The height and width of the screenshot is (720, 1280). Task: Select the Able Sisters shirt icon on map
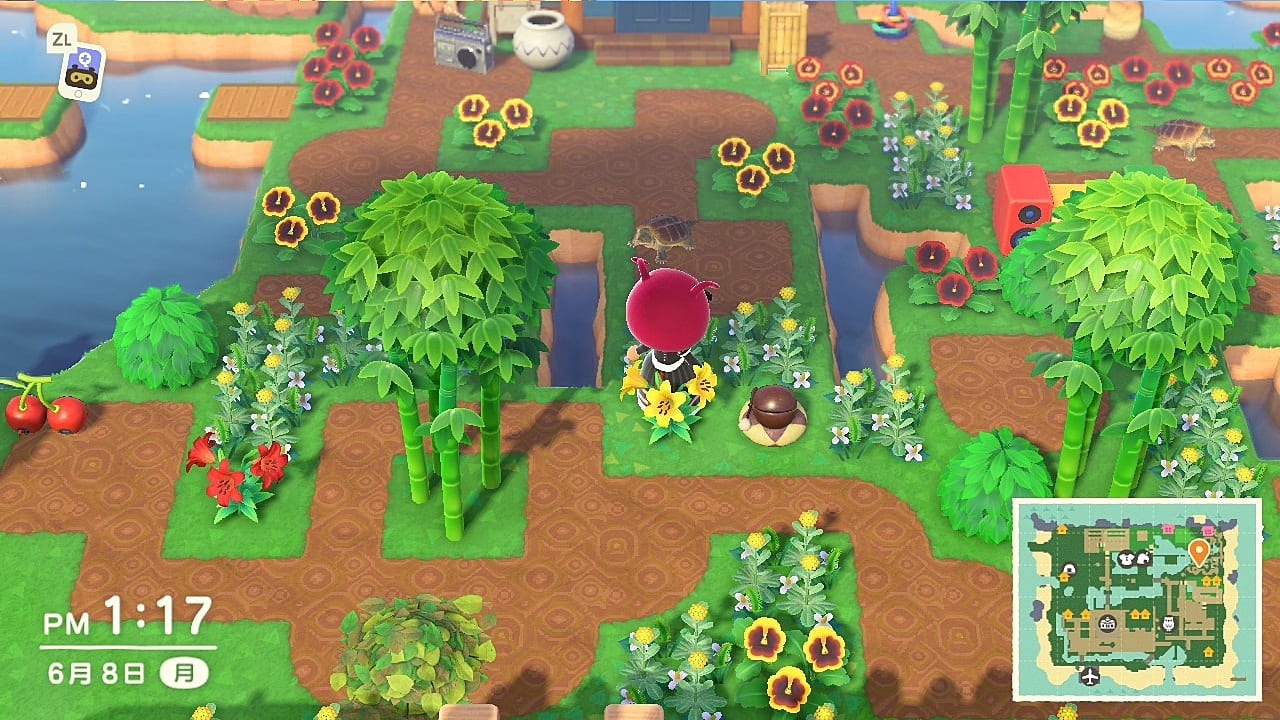click(x=1125, y=560)
